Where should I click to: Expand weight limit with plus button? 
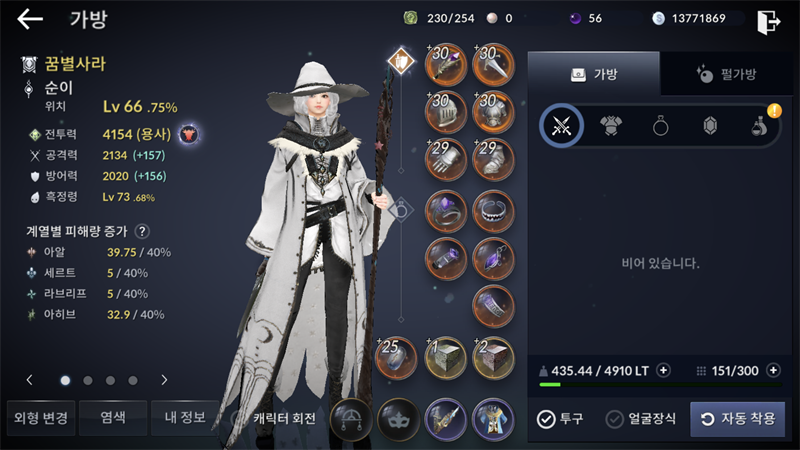pos(664,370)
